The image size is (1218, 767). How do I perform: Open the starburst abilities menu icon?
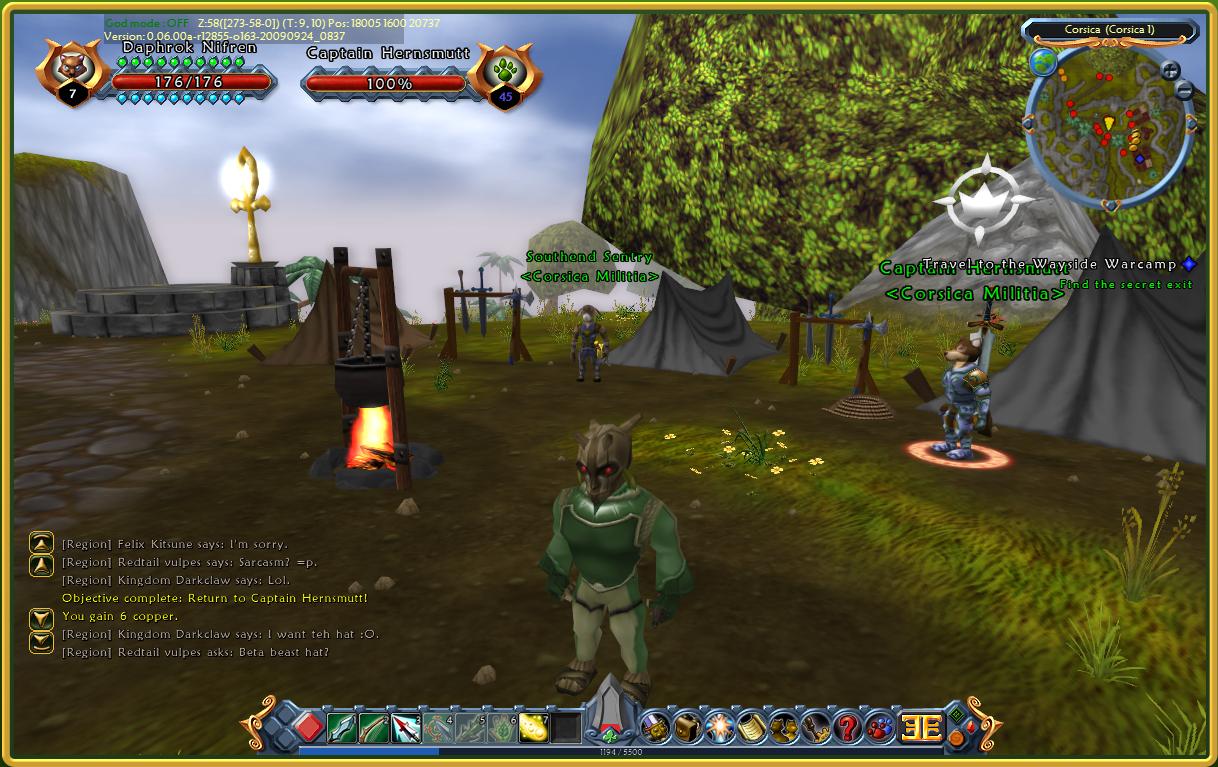[719, 727]
